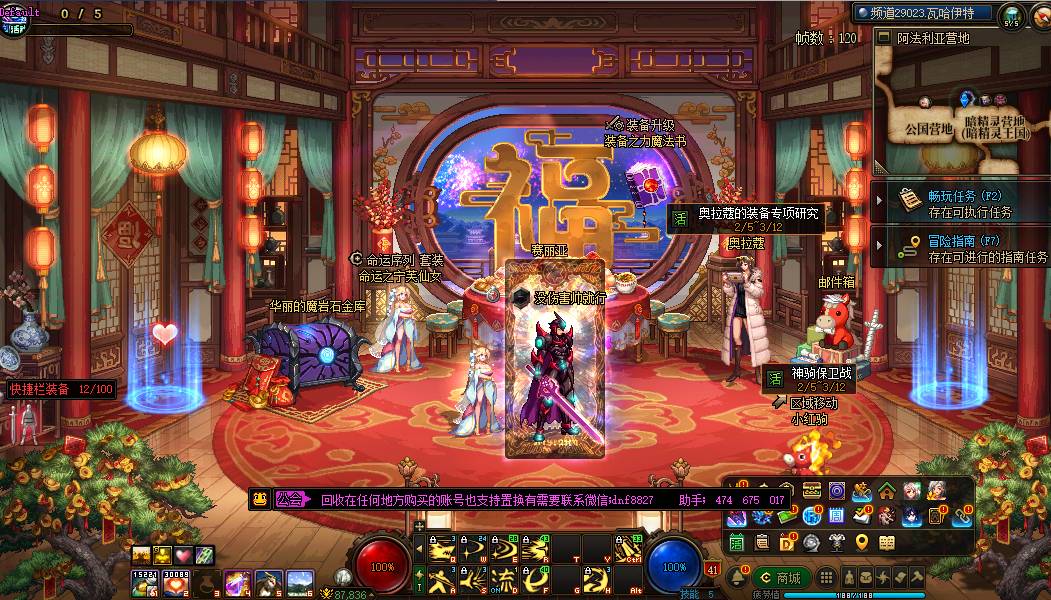This screenshot has width=1051, height=600.
Task: Open the grid menu button beside 商城
Action: coord(826,578)
